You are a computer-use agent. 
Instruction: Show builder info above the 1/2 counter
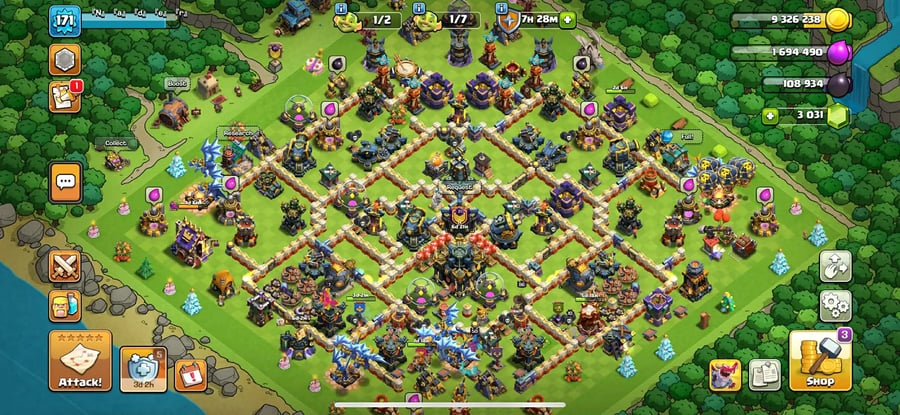(x=342, y=8)
